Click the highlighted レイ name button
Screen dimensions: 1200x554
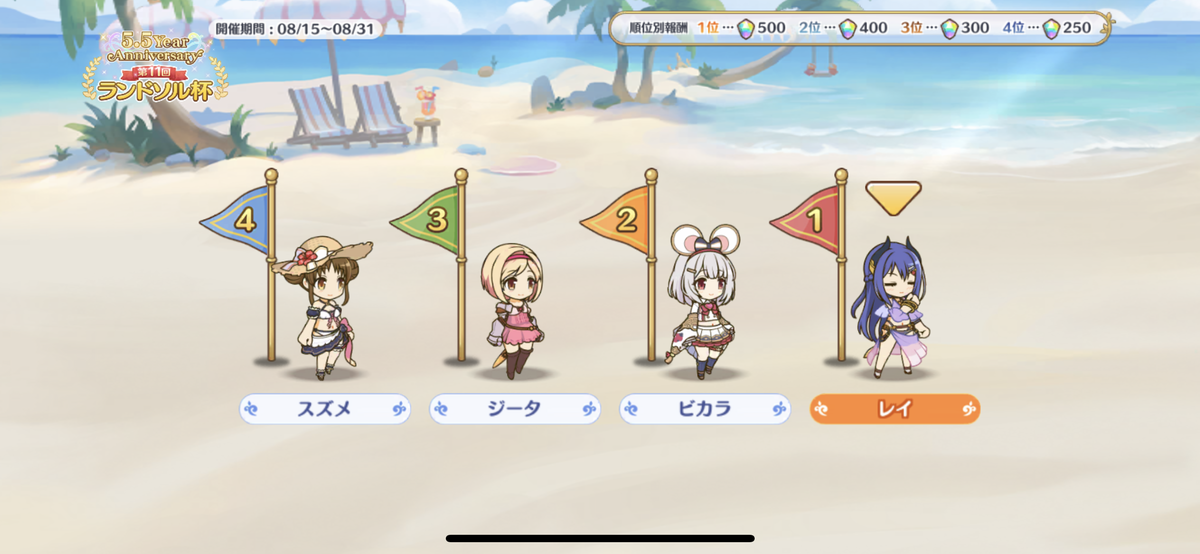pos(895,409)
